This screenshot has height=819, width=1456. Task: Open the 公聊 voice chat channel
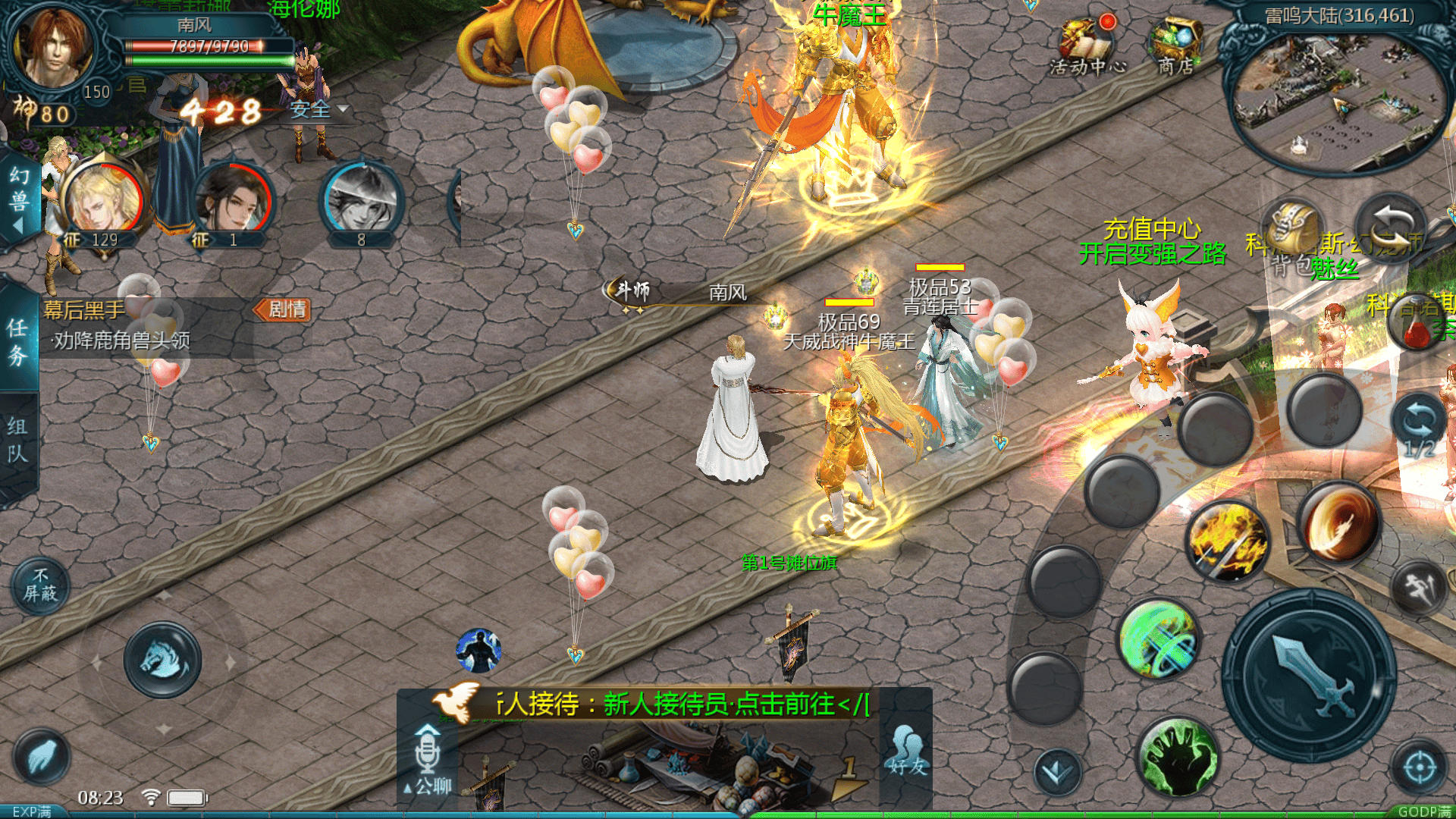point(428,760)
